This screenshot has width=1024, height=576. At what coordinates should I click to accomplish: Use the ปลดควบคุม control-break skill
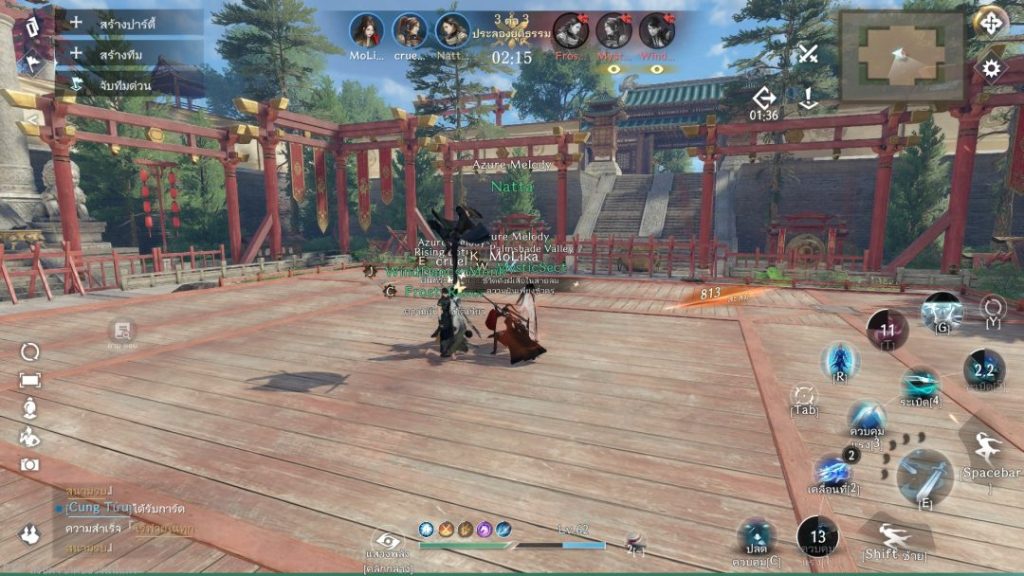click(757, 537)
